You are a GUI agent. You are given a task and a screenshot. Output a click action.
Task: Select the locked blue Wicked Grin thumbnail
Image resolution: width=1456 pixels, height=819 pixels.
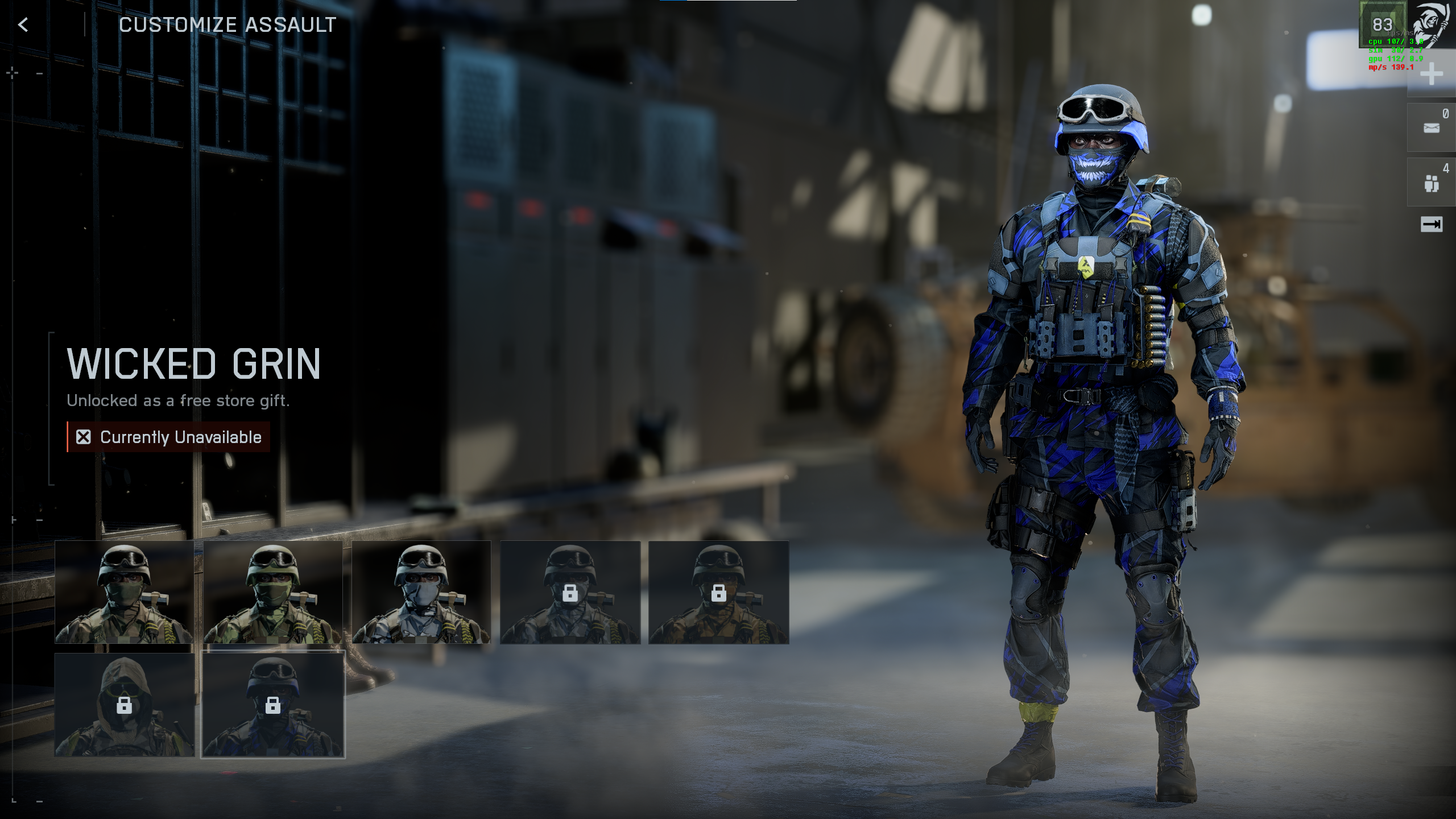coord(272,705)
